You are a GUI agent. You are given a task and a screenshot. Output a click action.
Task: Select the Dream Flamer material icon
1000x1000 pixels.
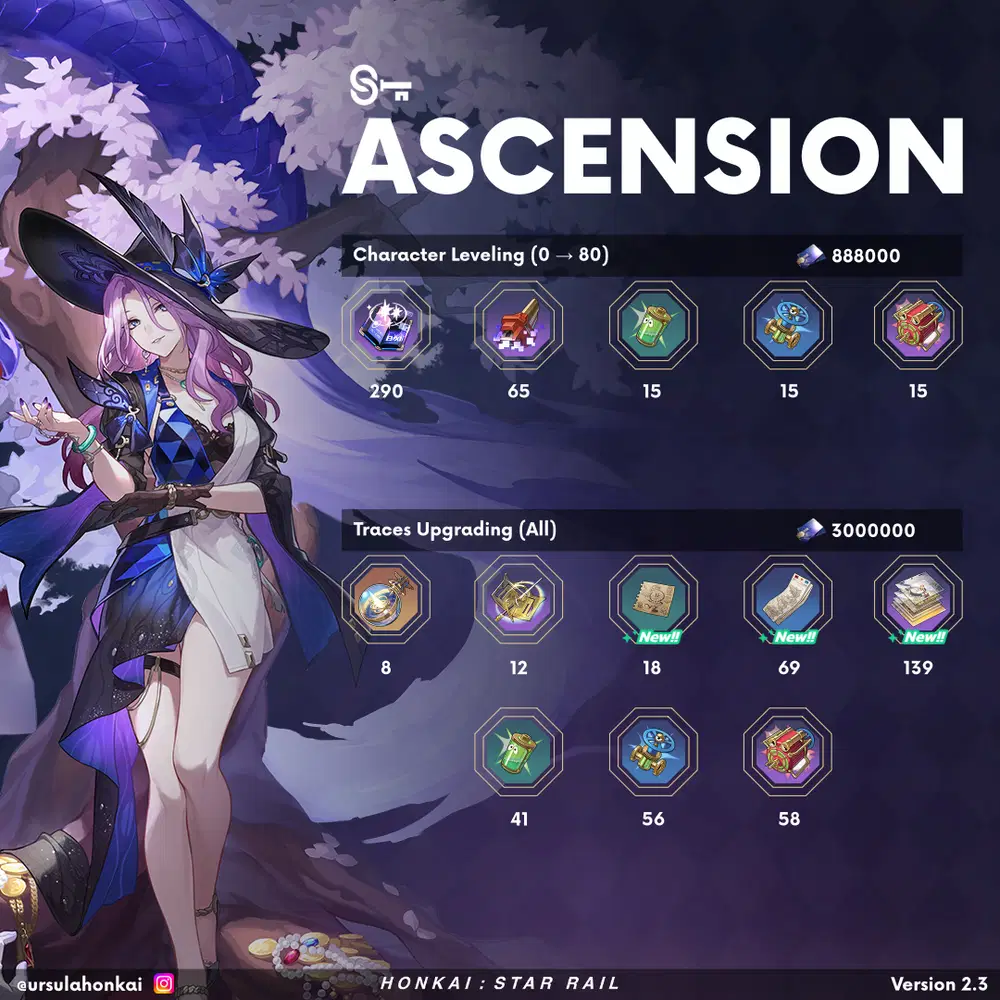click(518, 326)
